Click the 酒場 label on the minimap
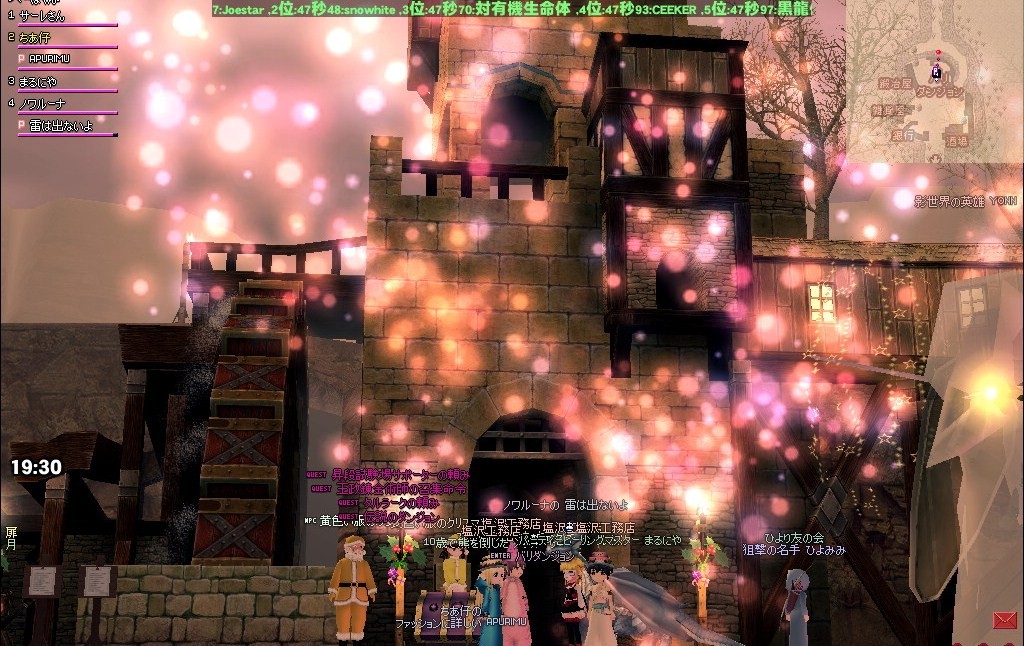 pyautogui.click(x=956, y=142)
